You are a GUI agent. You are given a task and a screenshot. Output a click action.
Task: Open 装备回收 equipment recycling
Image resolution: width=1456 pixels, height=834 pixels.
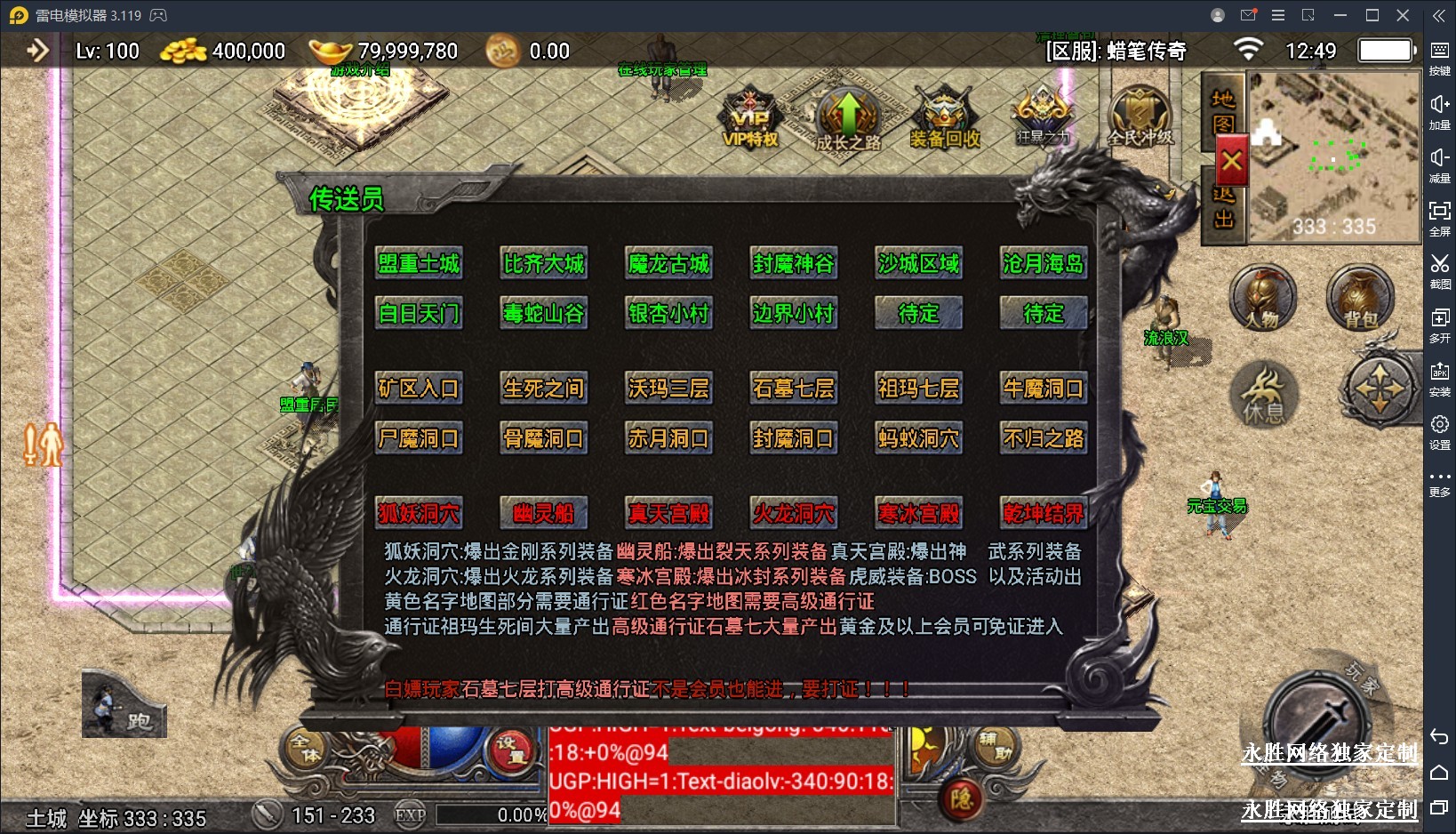tap(945, 120)
